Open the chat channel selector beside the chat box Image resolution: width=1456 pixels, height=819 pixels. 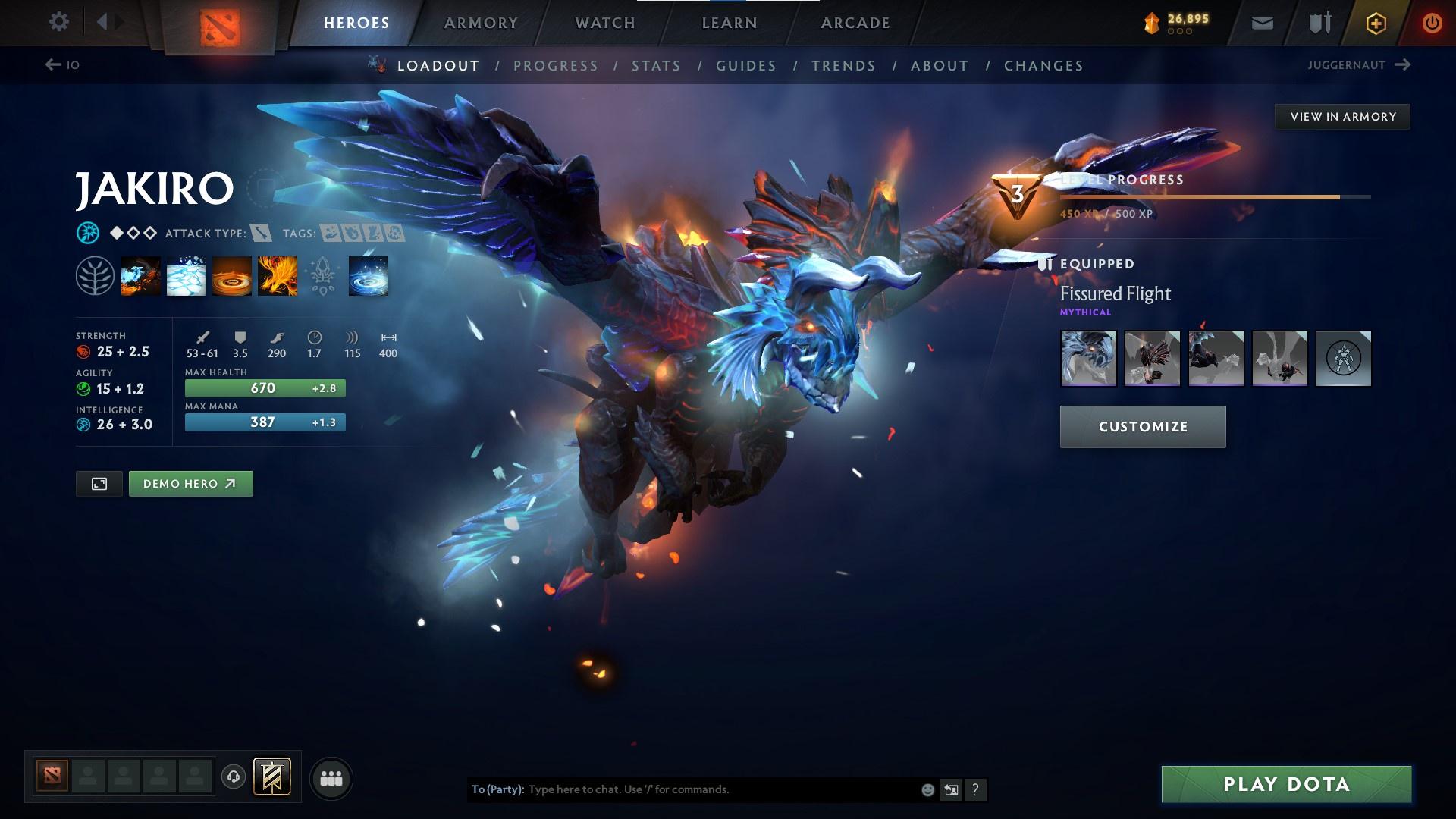coord(951,789)
